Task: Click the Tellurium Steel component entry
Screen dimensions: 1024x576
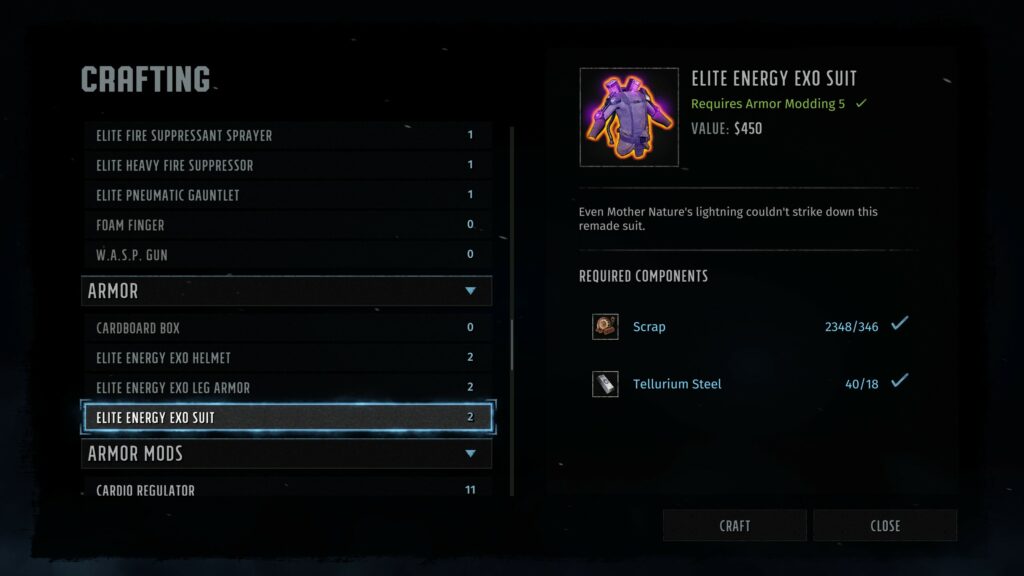Action: pos(676,384)
